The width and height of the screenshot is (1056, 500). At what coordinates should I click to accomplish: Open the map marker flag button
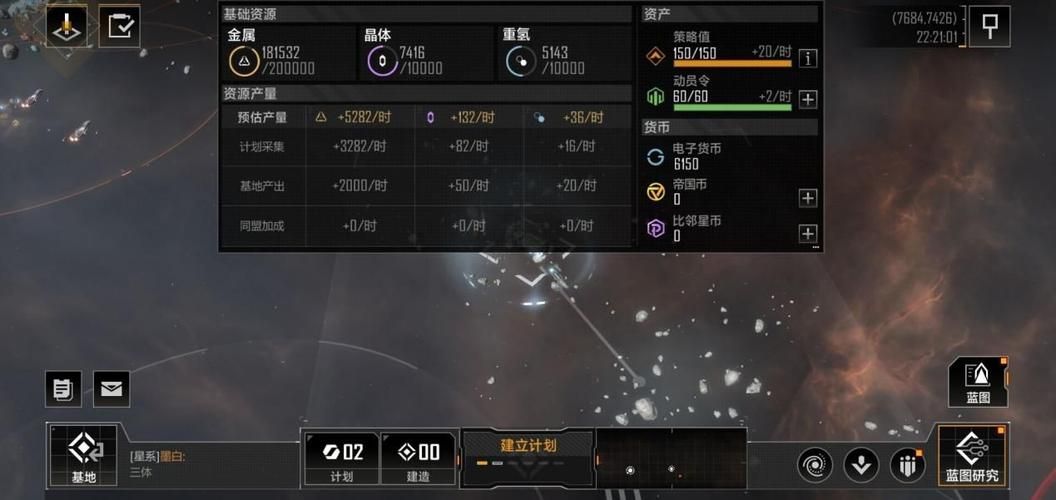[990, 27]
